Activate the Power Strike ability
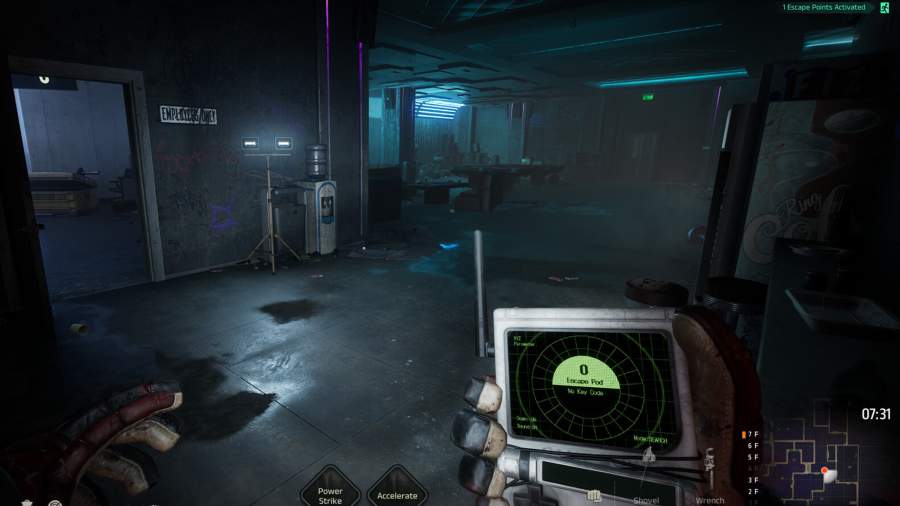This screenshot has height=506, width=900. pyautogui.click(x=330, y=489)
